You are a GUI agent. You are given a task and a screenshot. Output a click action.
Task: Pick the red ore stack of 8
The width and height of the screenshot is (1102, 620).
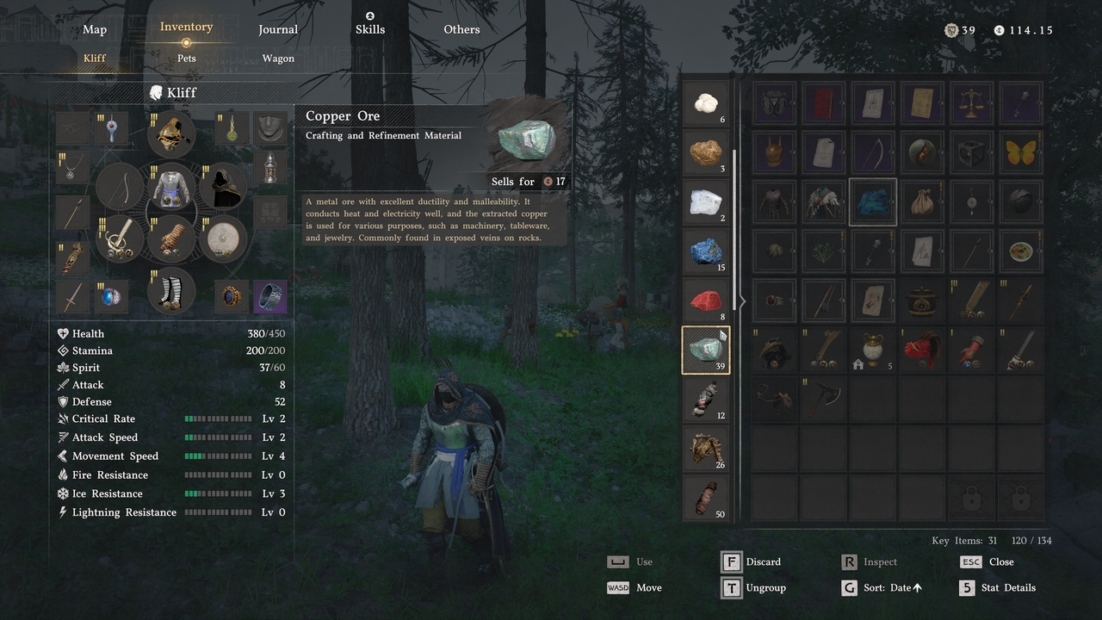tap(706, 300)
